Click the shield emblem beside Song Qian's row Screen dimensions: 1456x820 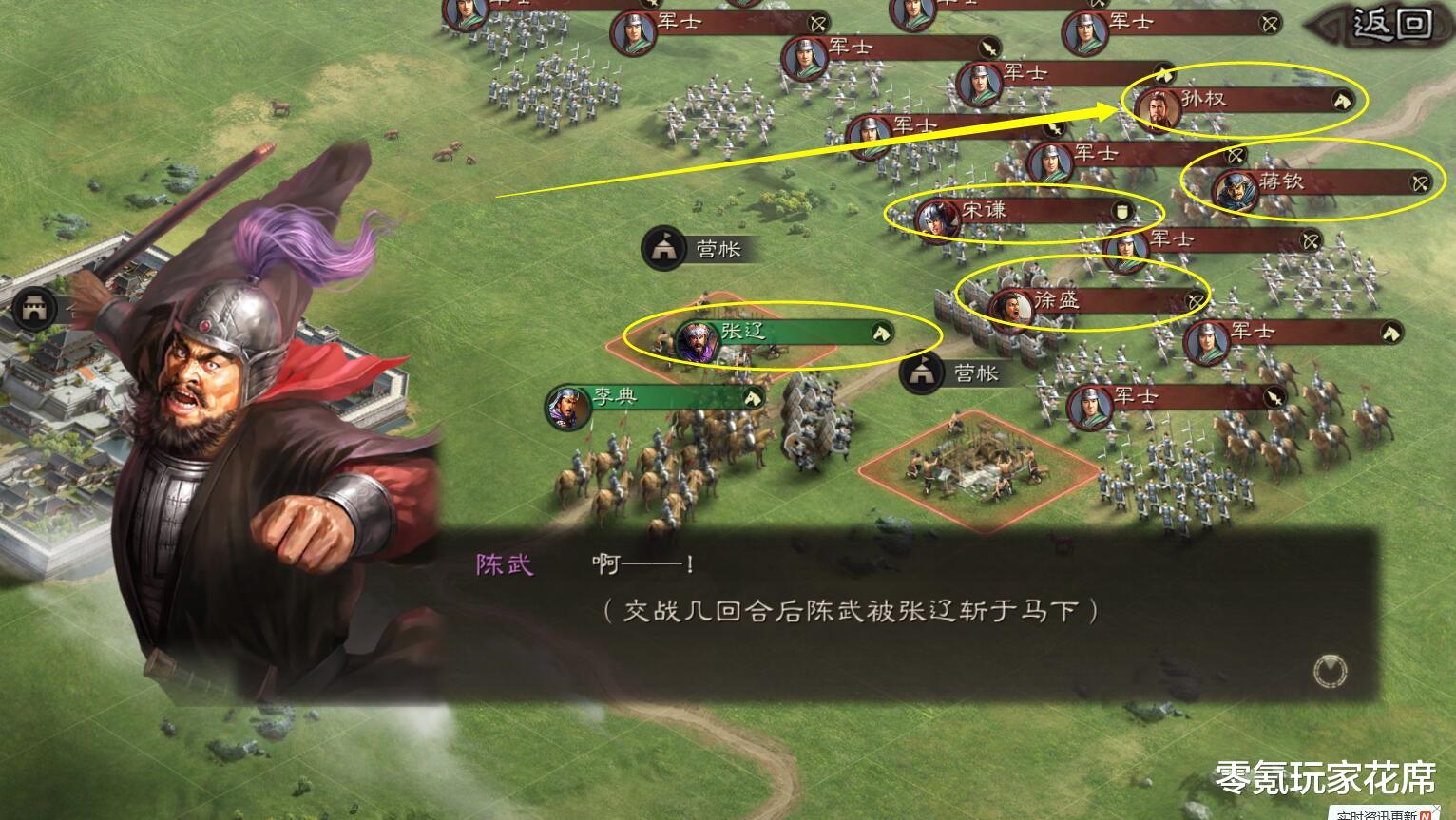click(1121, 212)
